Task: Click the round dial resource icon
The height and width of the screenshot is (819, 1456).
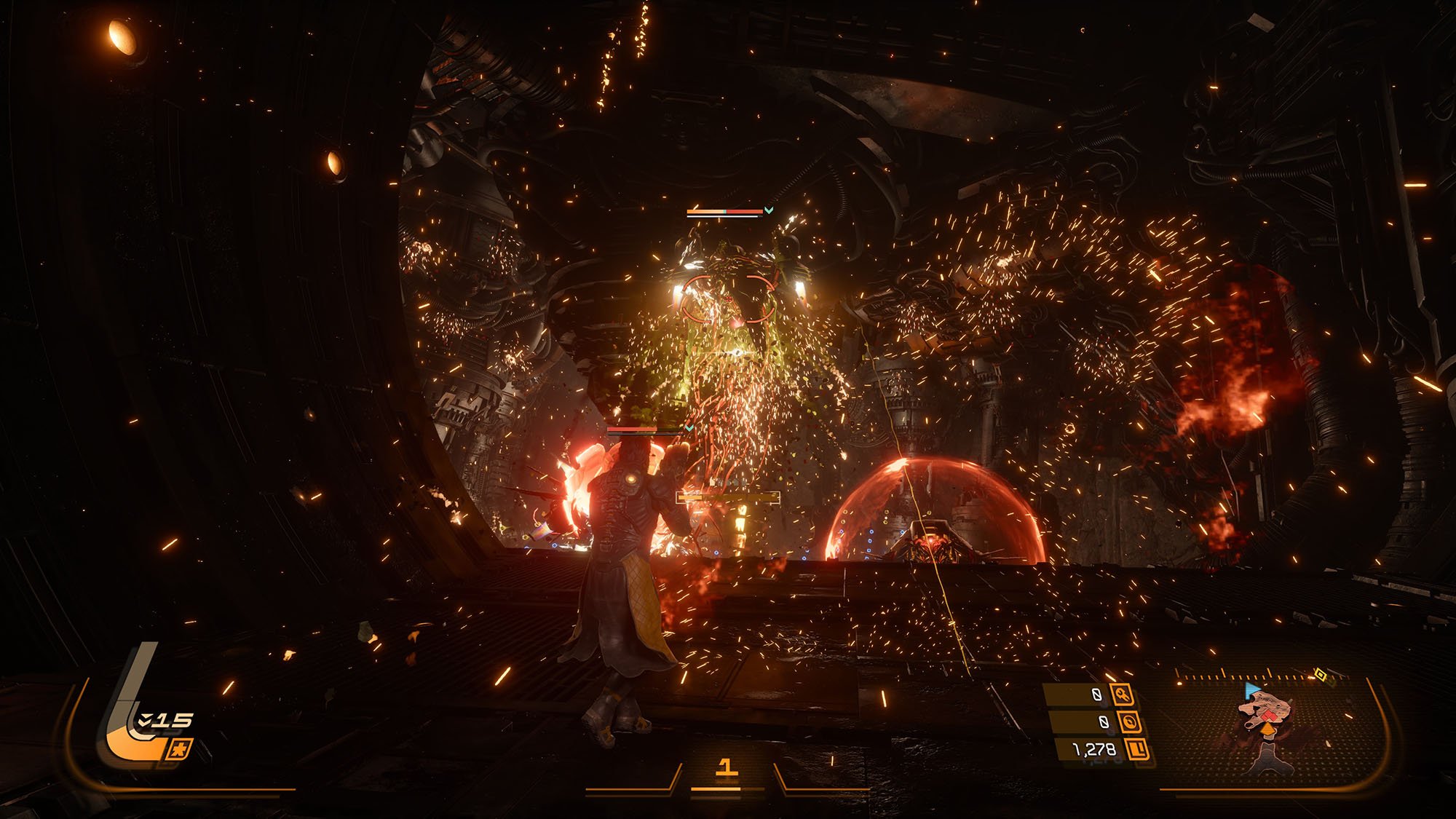Action: click(1129, 722)
